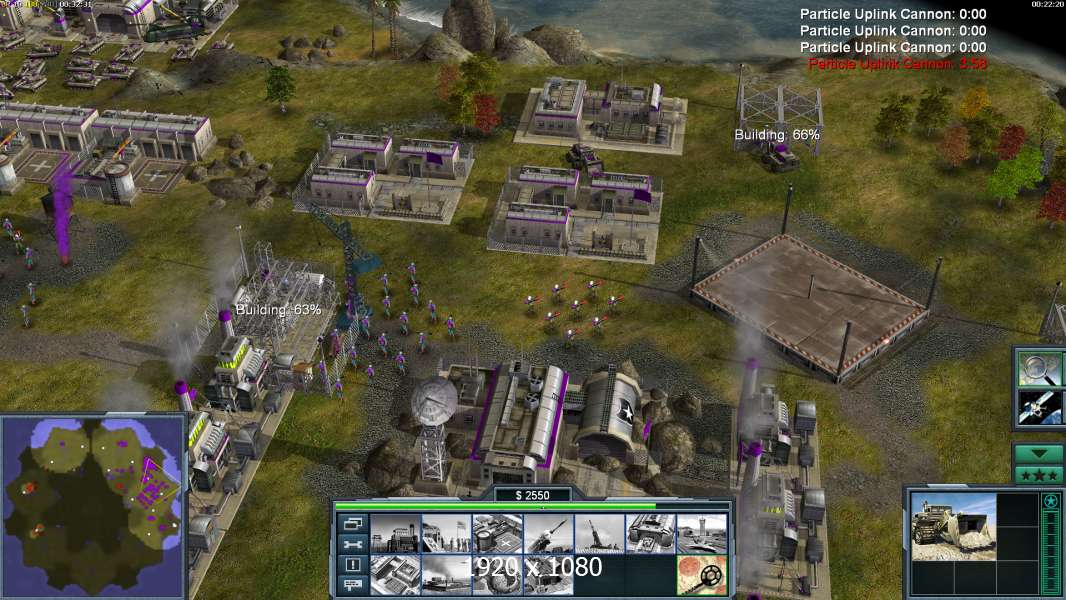Viewport: 1066px width, 600px height.
Task: Click the exclamation mark alert button
Action: [353, 565]
